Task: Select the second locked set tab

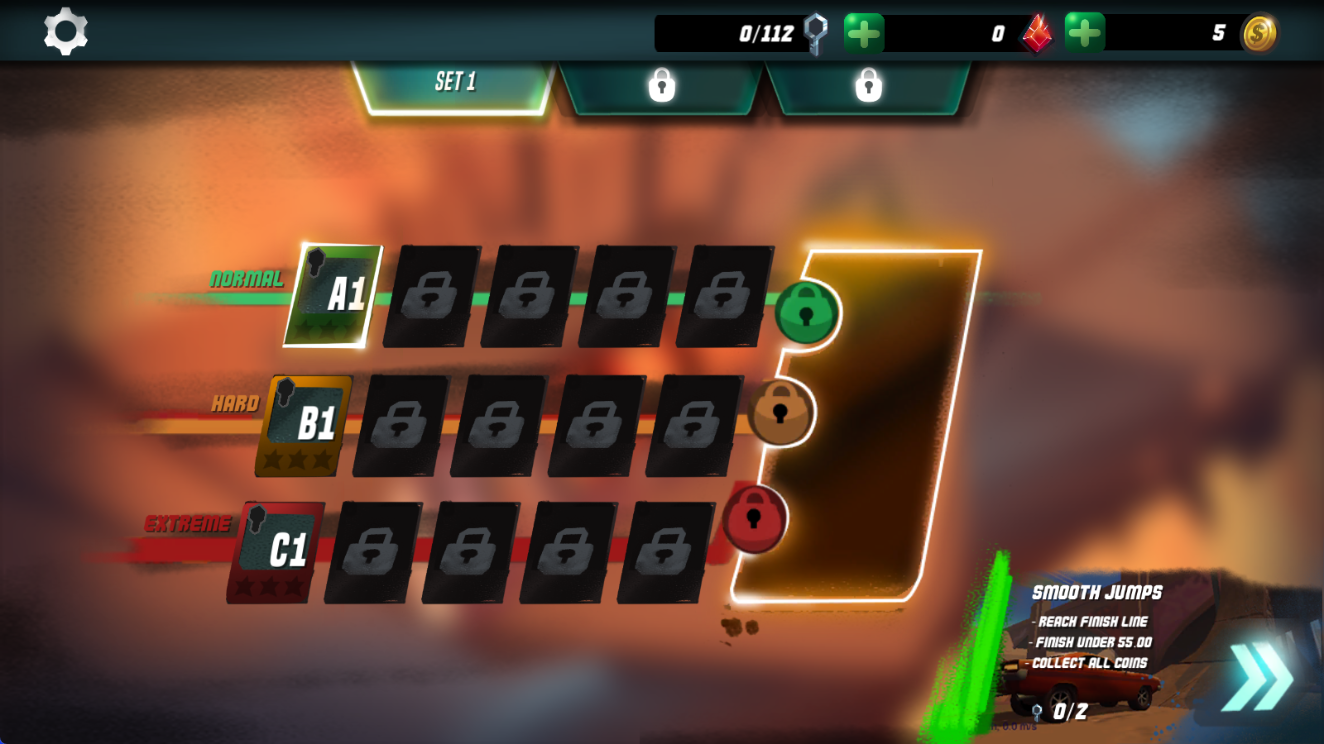Action: click(870, 86)
